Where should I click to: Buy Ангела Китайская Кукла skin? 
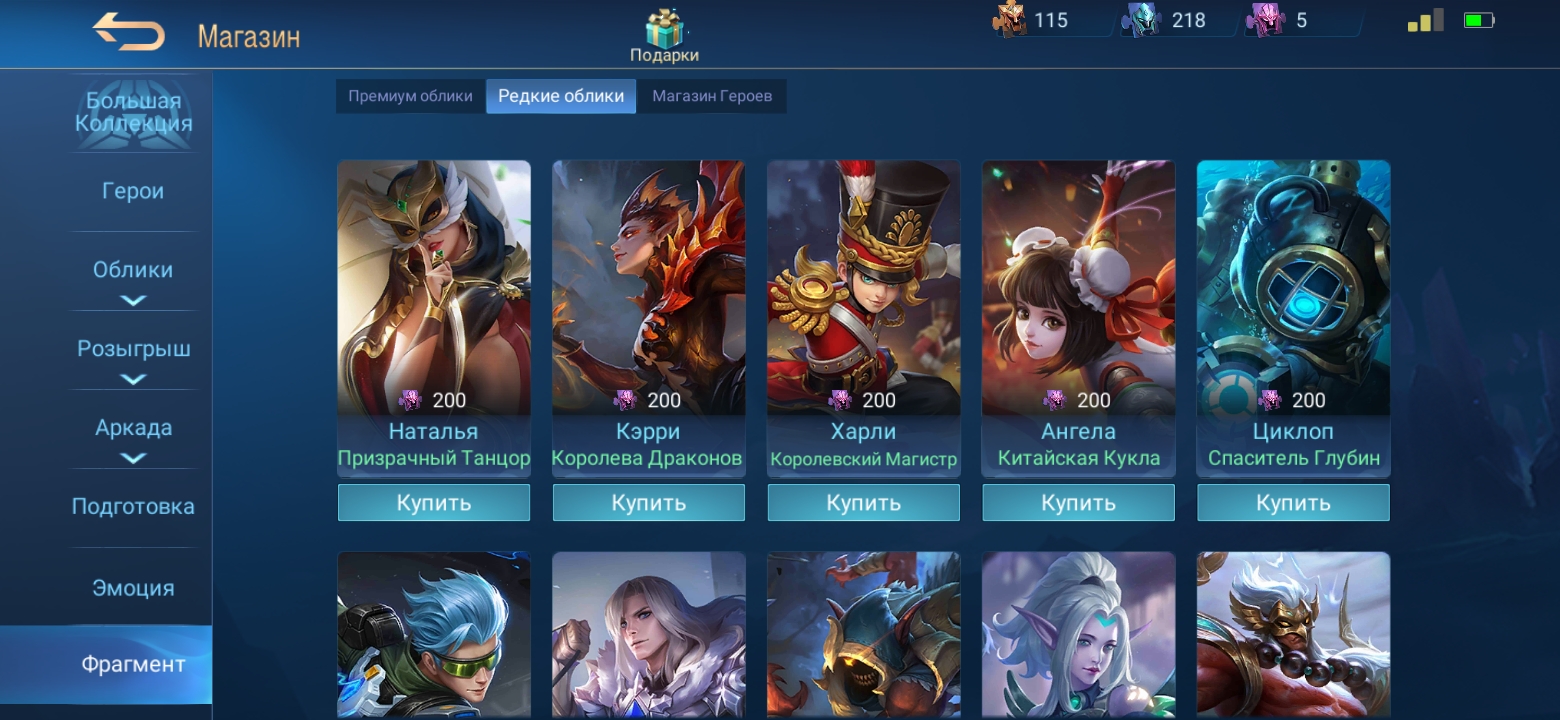[x=1079, y=503]
